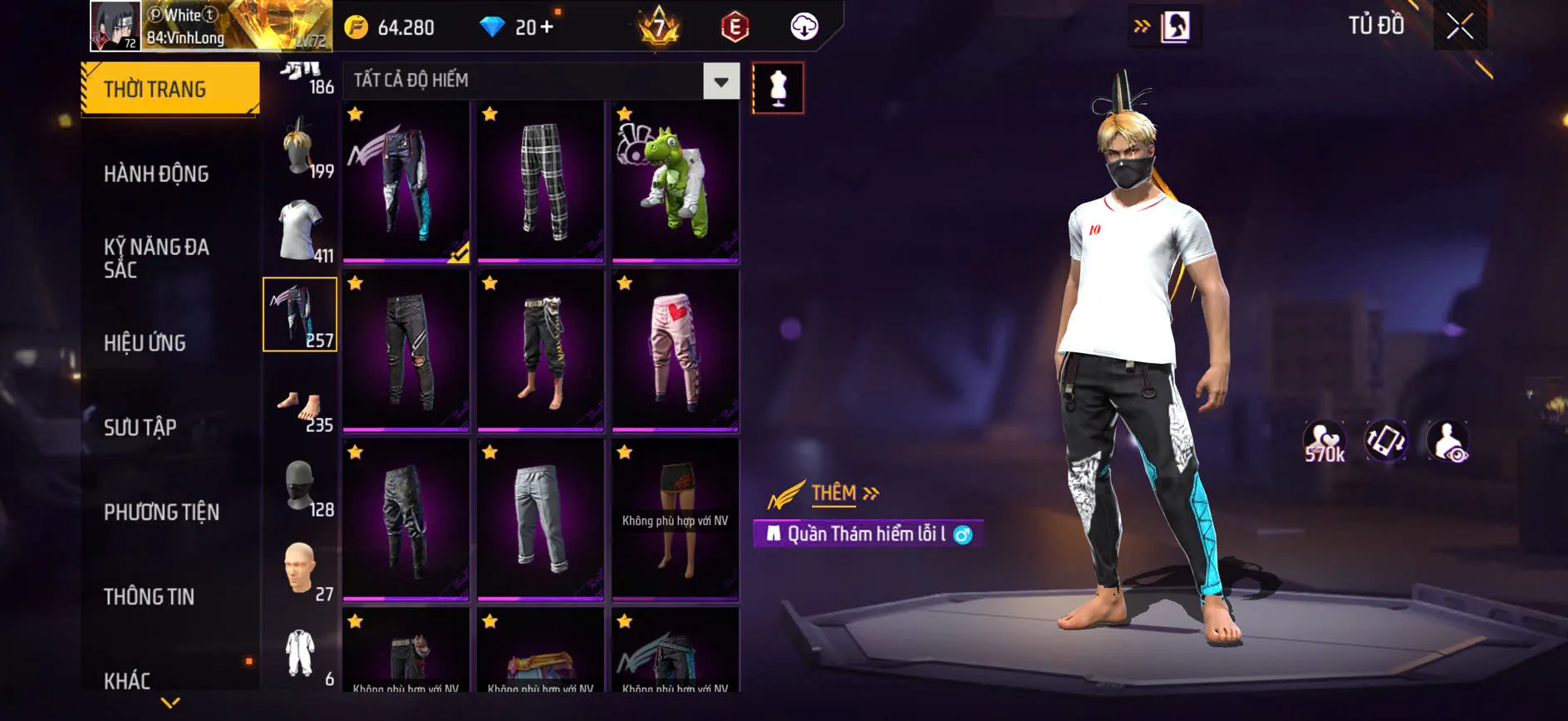
Task: Select the white T-shirt tops category
Action: pos(300,230)
